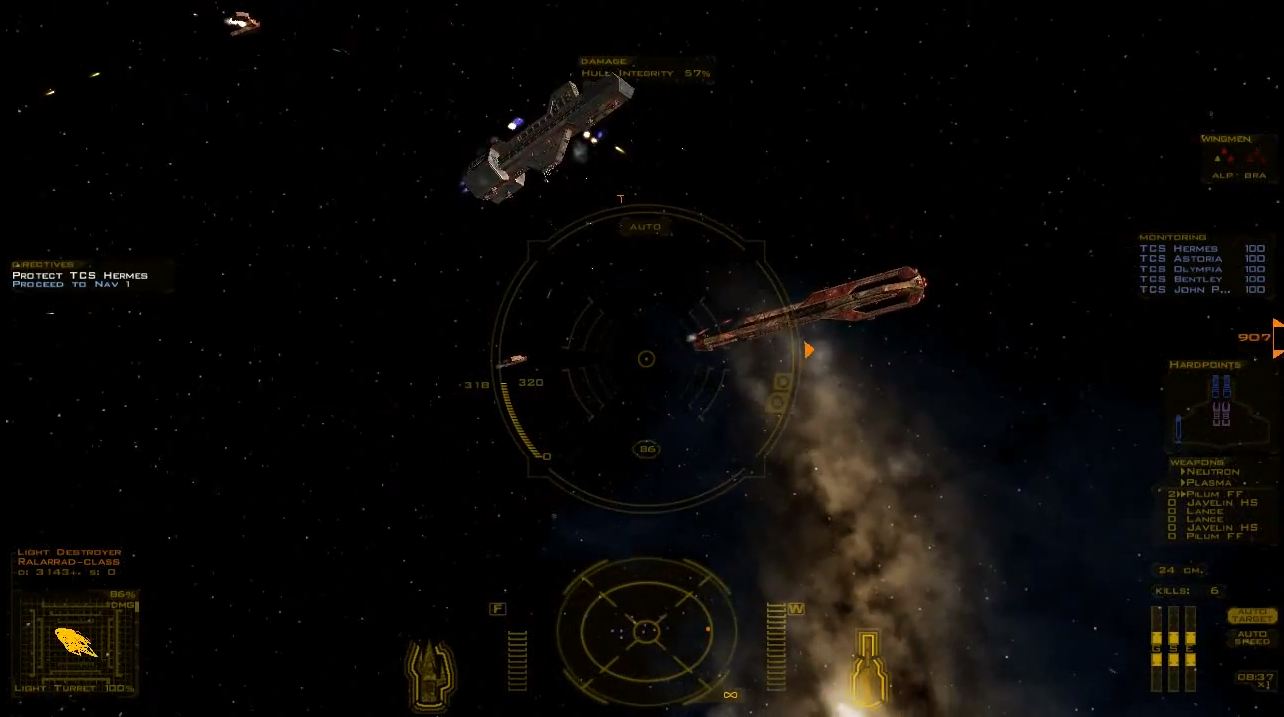The image size is (1284, 717).
Task: Click TCS Hermes in the monitoring list
Action: [1180, 249]
